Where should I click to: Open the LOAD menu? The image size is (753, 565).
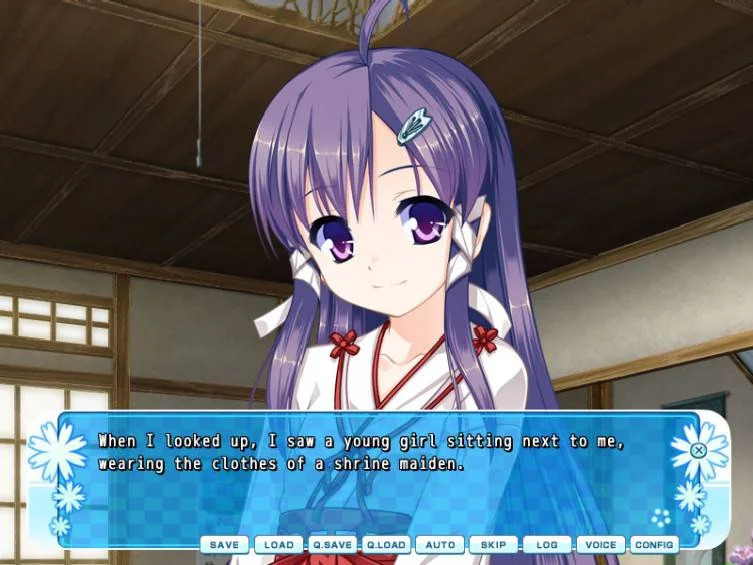pyautogui.click(x=278, y=545)
